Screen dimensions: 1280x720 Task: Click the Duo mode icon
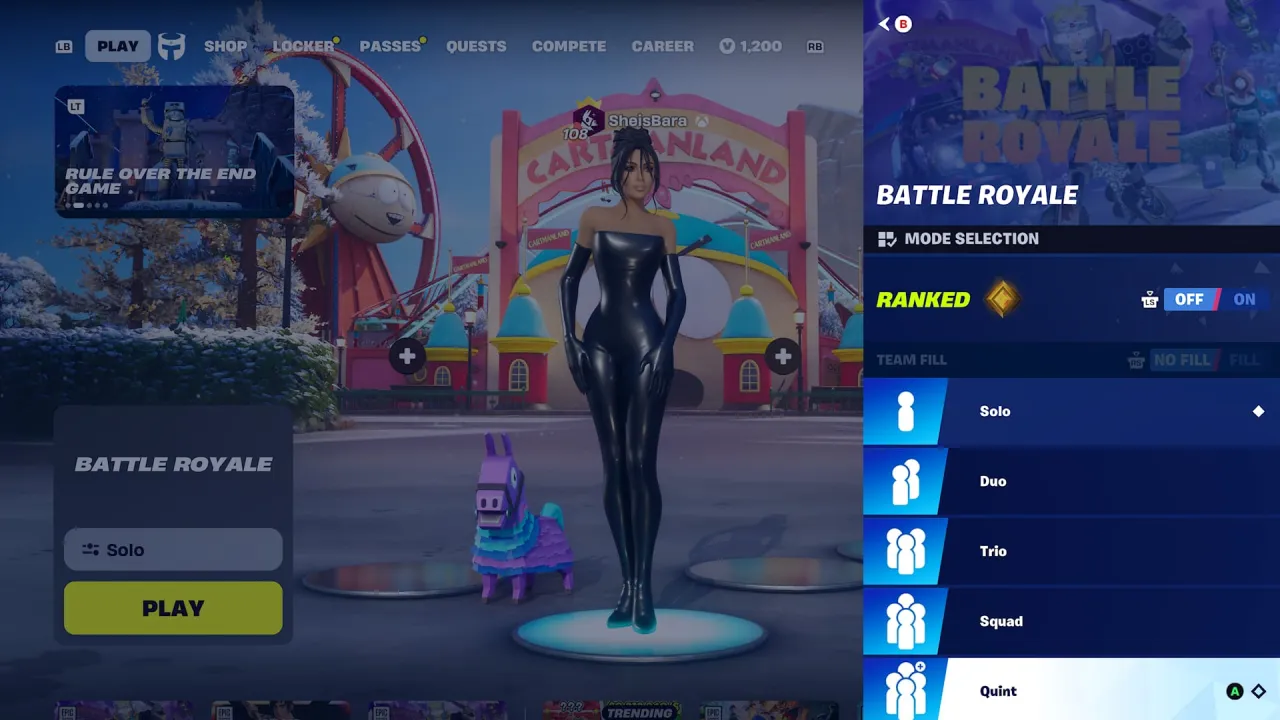[905, 481]
